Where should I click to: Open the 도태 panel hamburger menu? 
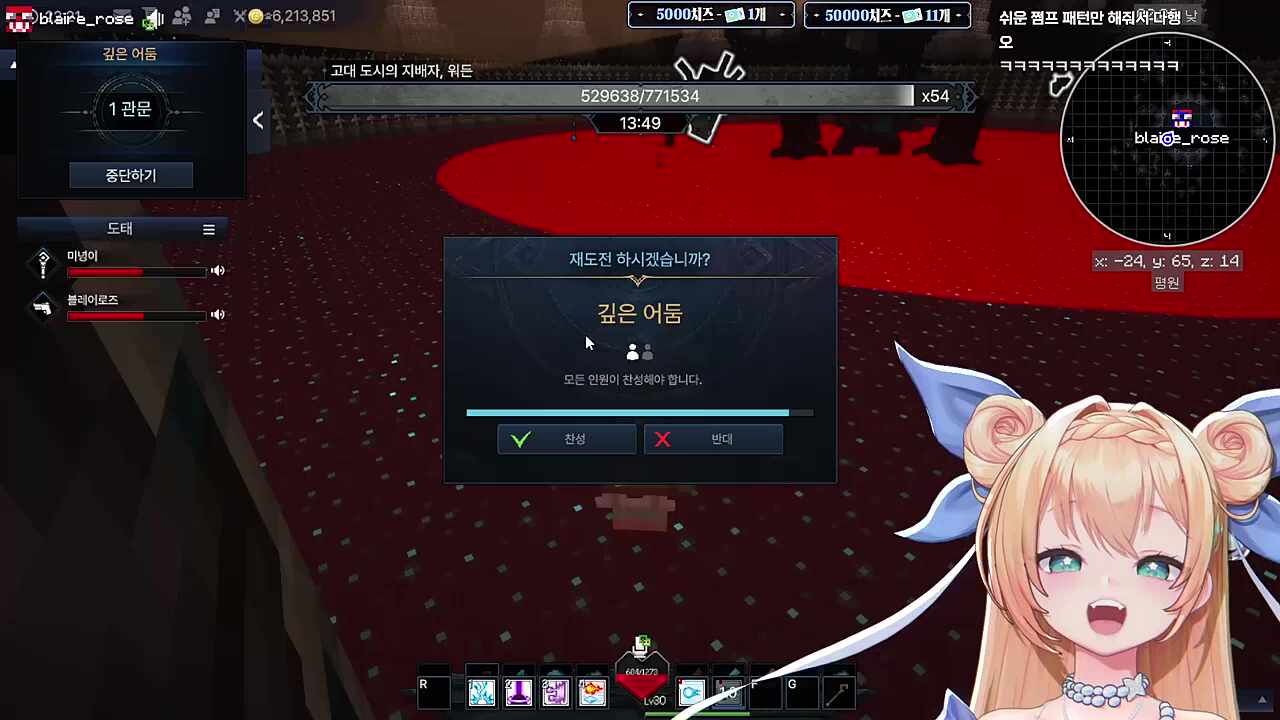click(x=209, y=228)
